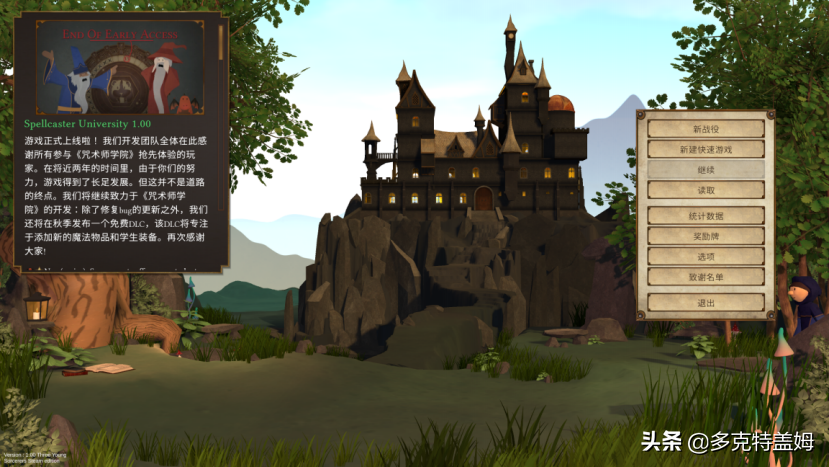Click the End of Early Access banner image
This screenshot has width=829, height=467.
[119, 66]
